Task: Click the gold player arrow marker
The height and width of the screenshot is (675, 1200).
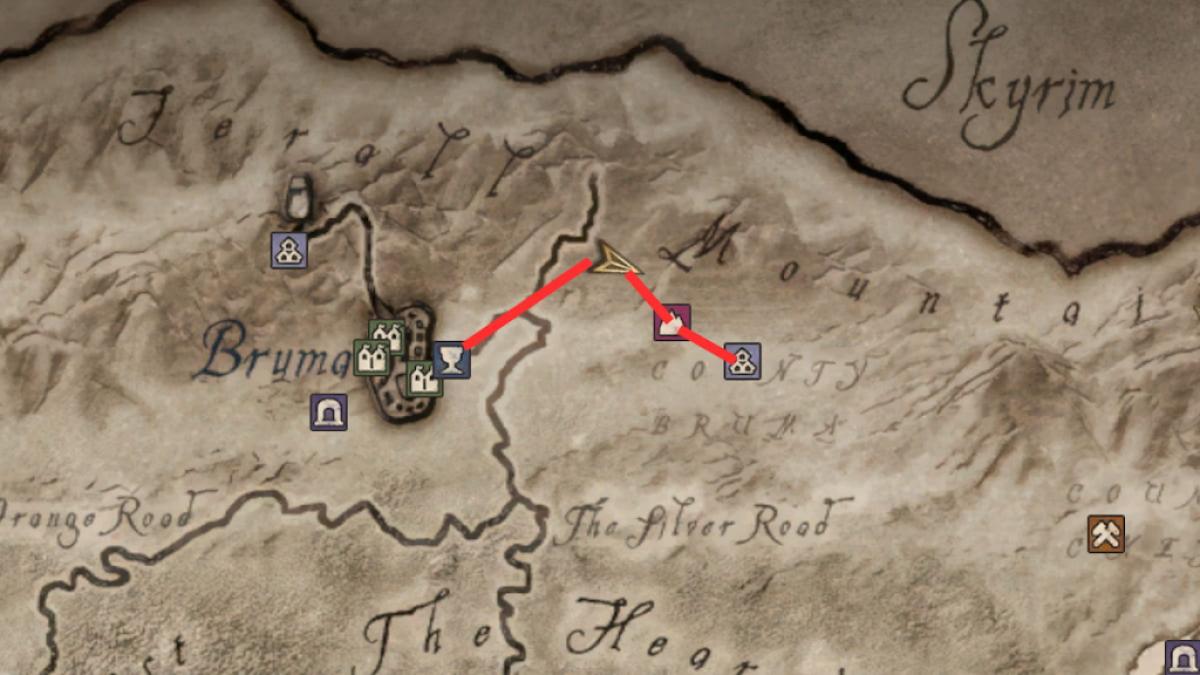Action: point(612,262)
